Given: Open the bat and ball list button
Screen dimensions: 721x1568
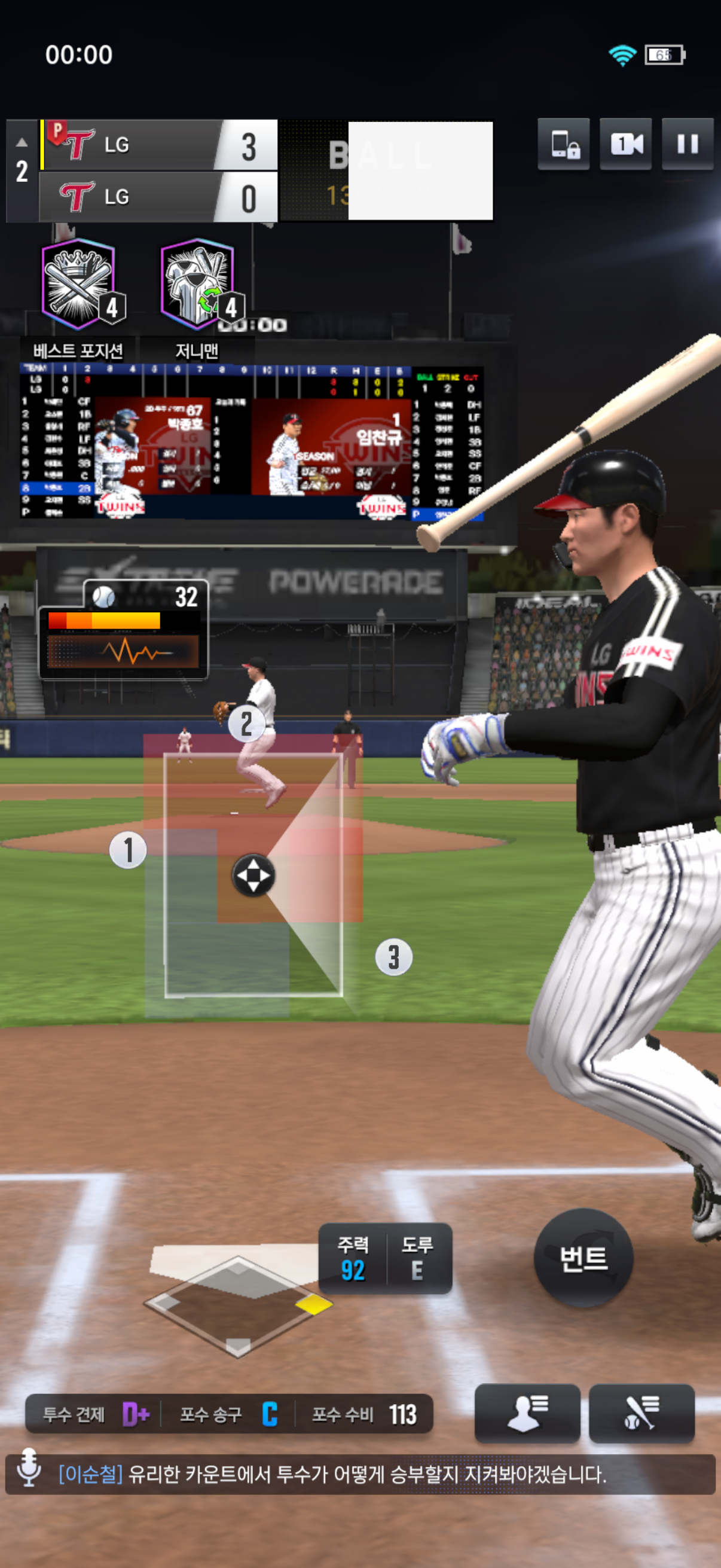Looking at the screenshot, I should tap(641, 1412).
